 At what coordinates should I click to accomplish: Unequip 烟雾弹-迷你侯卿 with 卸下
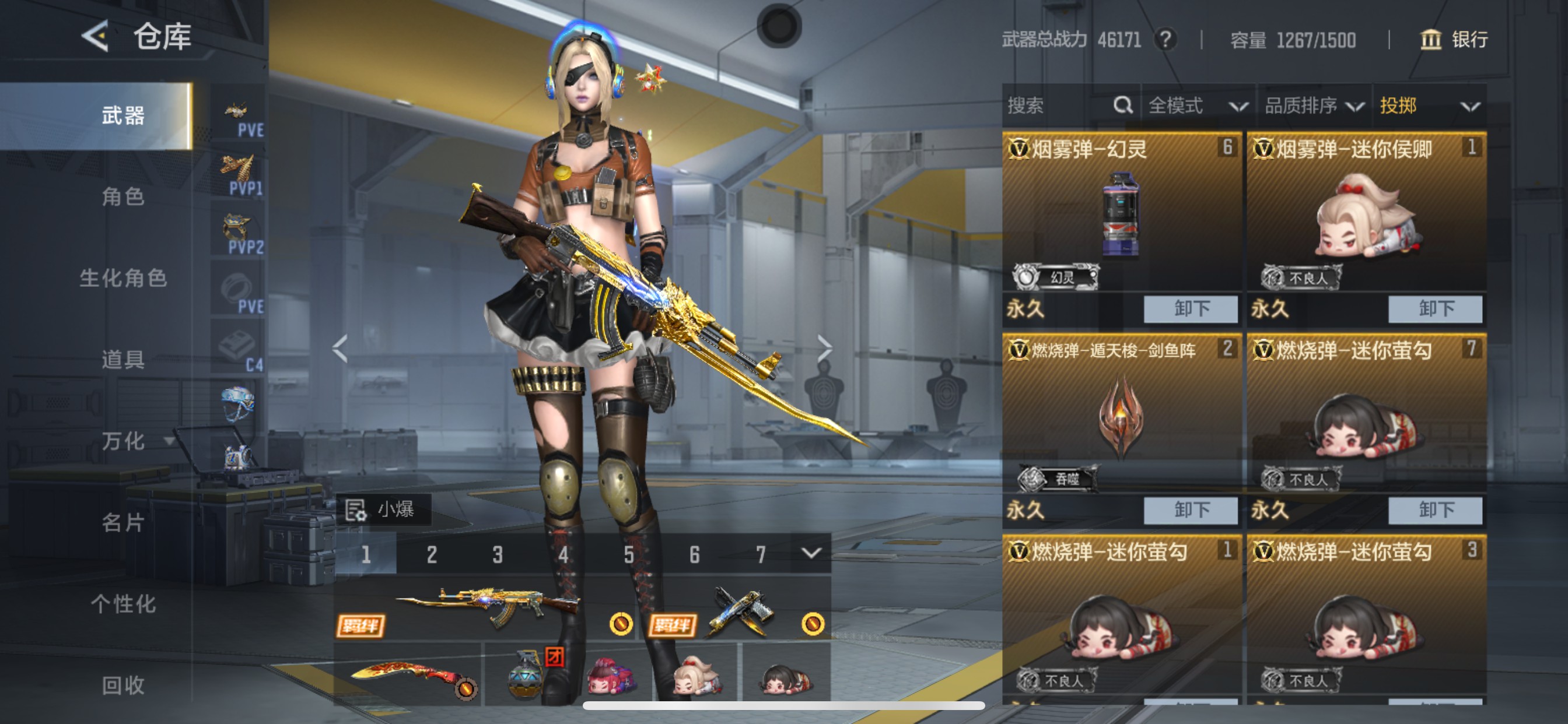click(1434, 309)
